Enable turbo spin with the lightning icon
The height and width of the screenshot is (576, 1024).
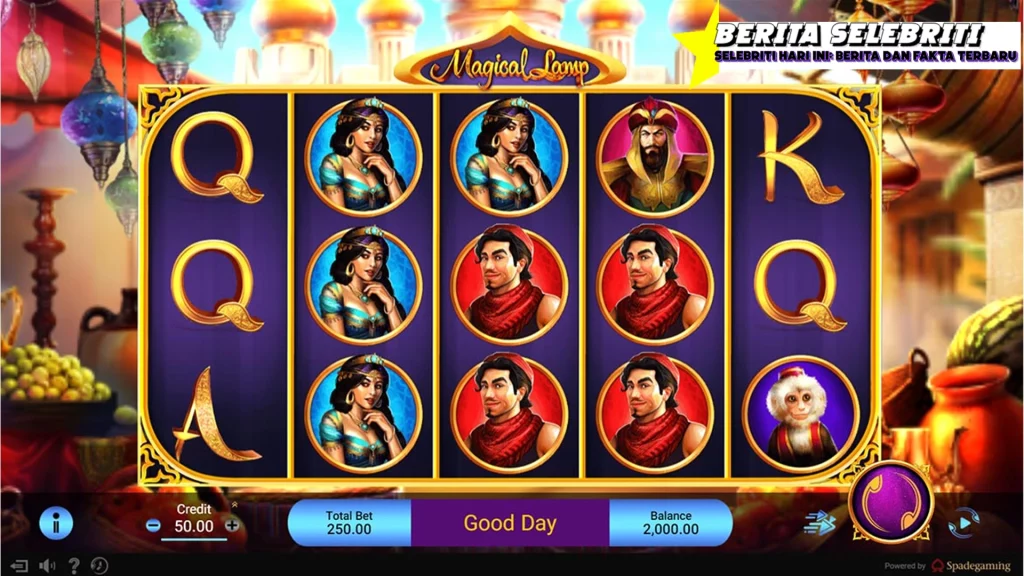point(819,523)
